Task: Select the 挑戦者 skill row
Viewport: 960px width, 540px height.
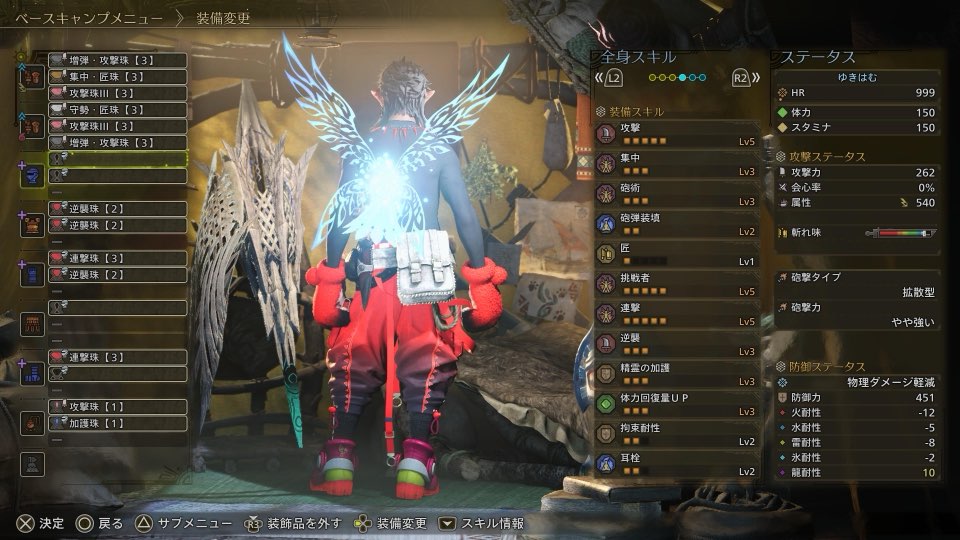Action: click(x=675, y=284)
